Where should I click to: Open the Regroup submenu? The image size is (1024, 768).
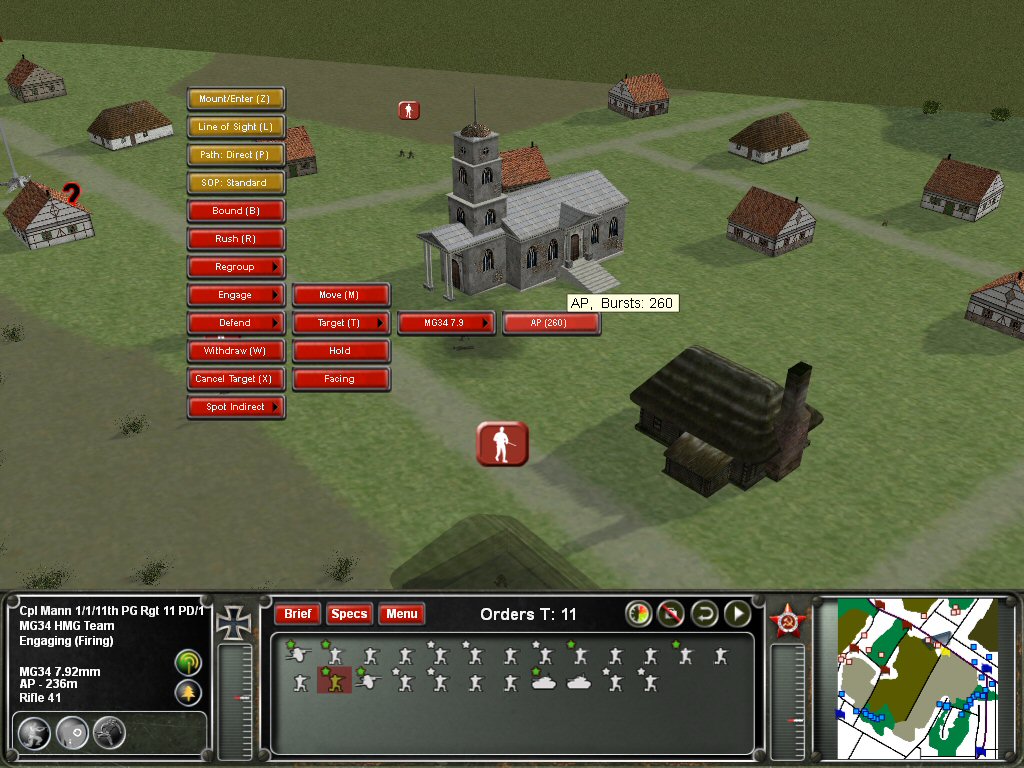pos(236,267)
